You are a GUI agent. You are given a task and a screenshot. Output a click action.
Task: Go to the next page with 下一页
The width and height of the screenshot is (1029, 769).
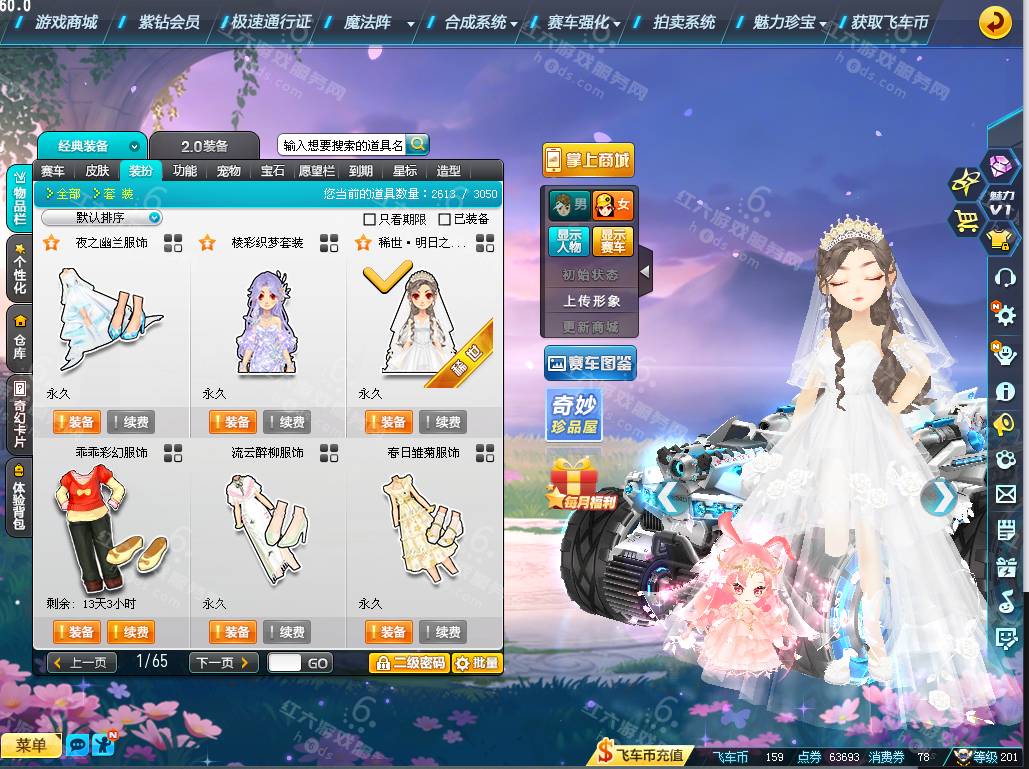[223, 663]
